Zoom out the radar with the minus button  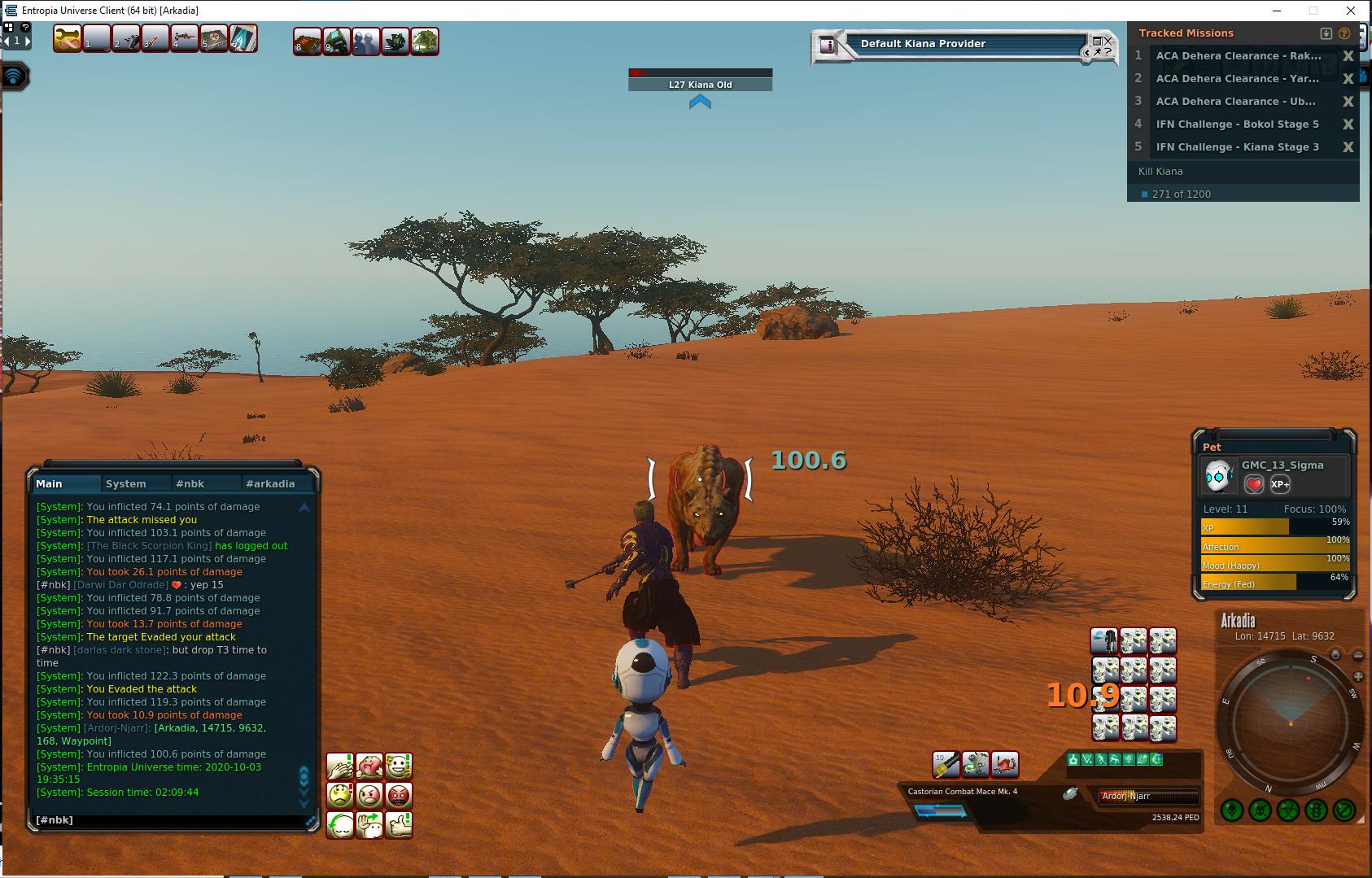(x=1358, y=655)
